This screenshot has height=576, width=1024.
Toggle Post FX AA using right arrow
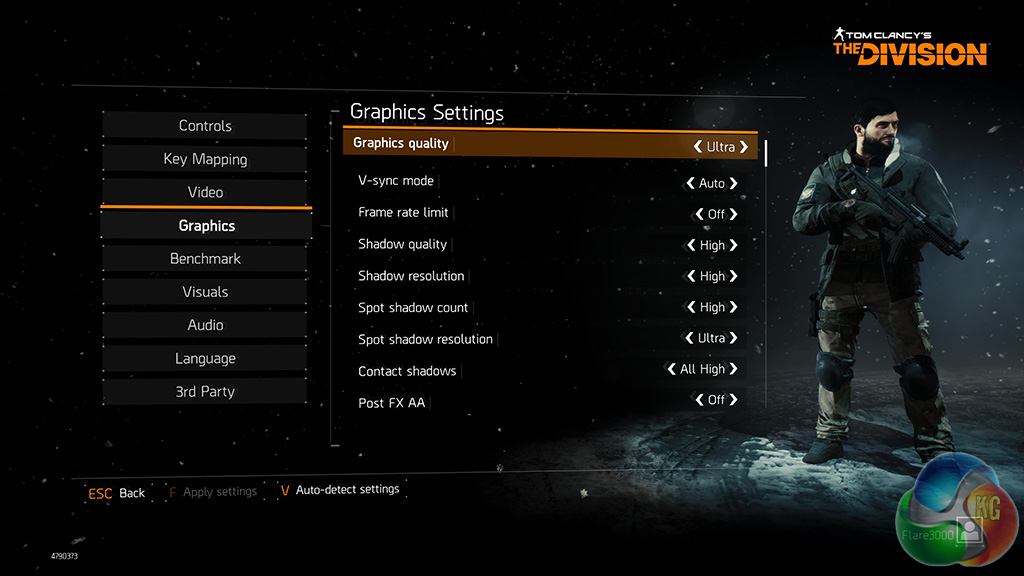point(734,400)
